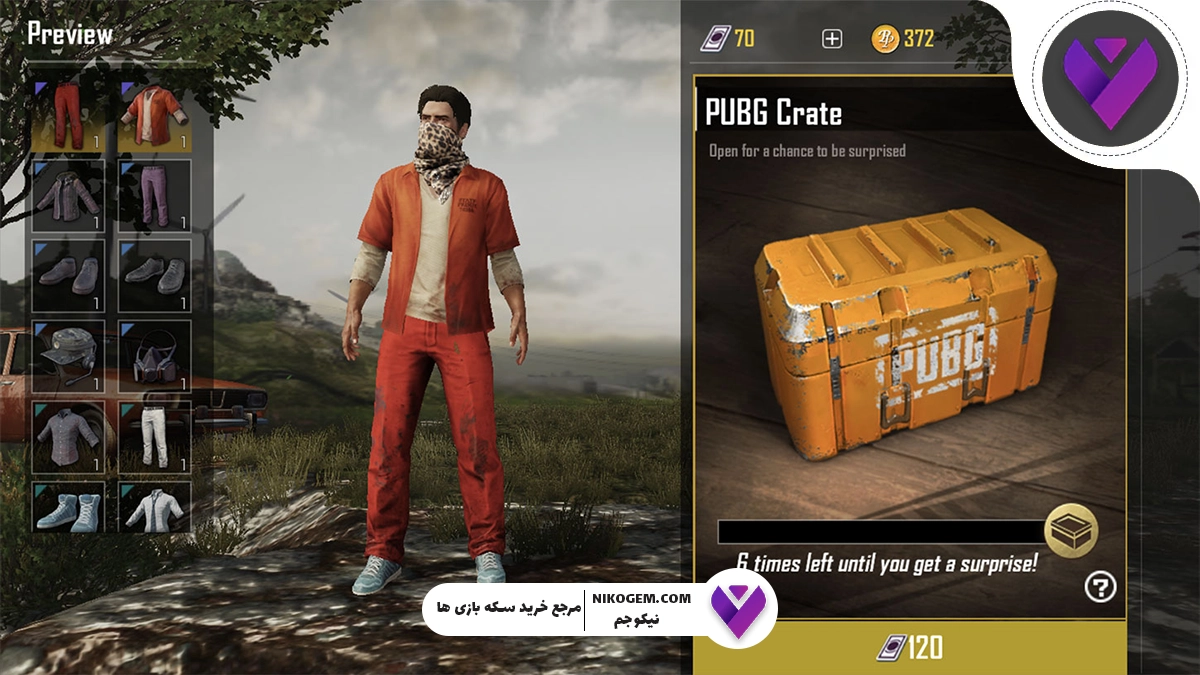1200x675 pixels.
Task: Preview the white pants item
Action: [155, 437]
